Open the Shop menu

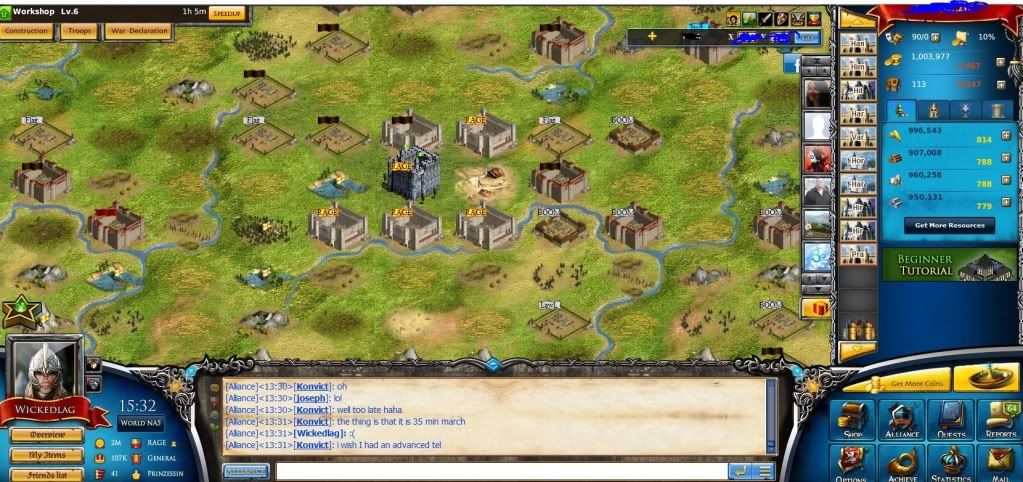(x=853, y=420)
